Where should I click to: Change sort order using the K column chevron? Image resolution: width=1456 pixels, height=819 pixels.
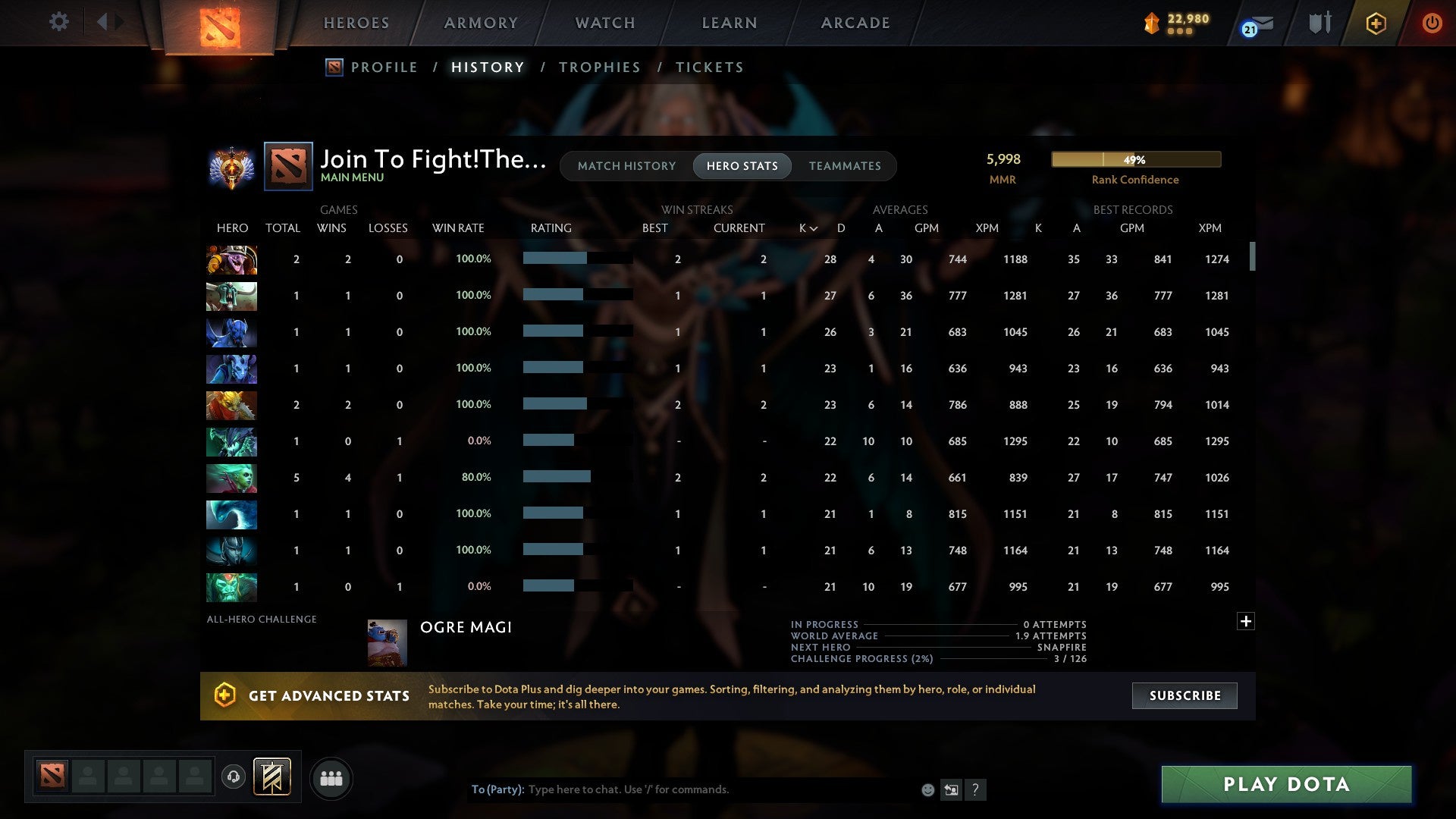click(x=813, y=227)
